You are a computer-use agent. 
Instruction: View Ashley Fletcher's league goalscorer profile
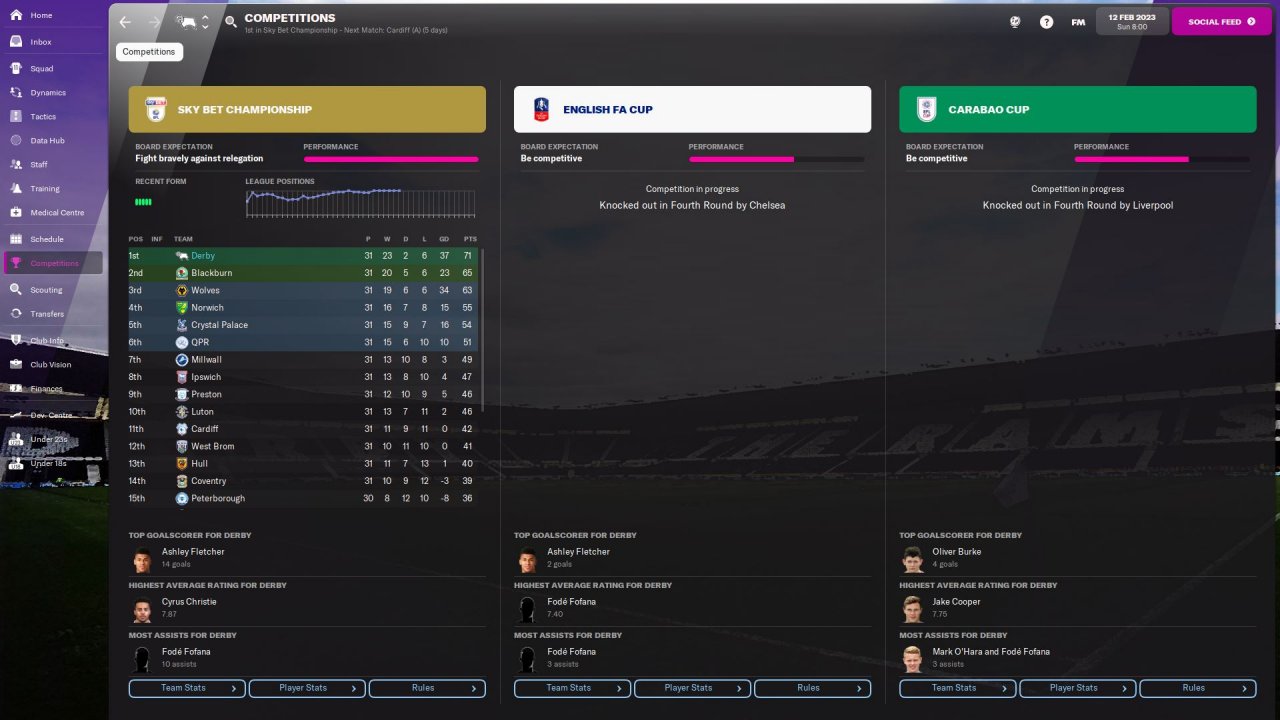point(193,552)
